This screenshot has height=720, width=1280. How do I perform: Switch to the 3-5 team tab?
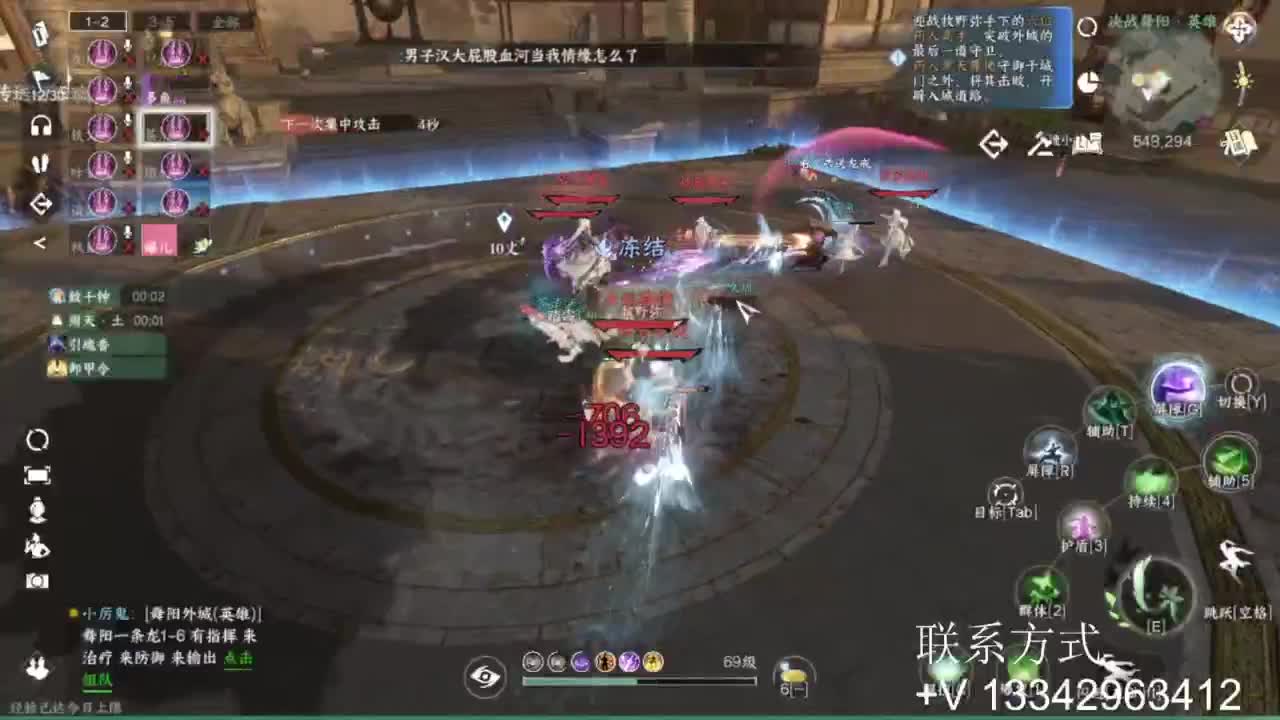tap(159, 22)
